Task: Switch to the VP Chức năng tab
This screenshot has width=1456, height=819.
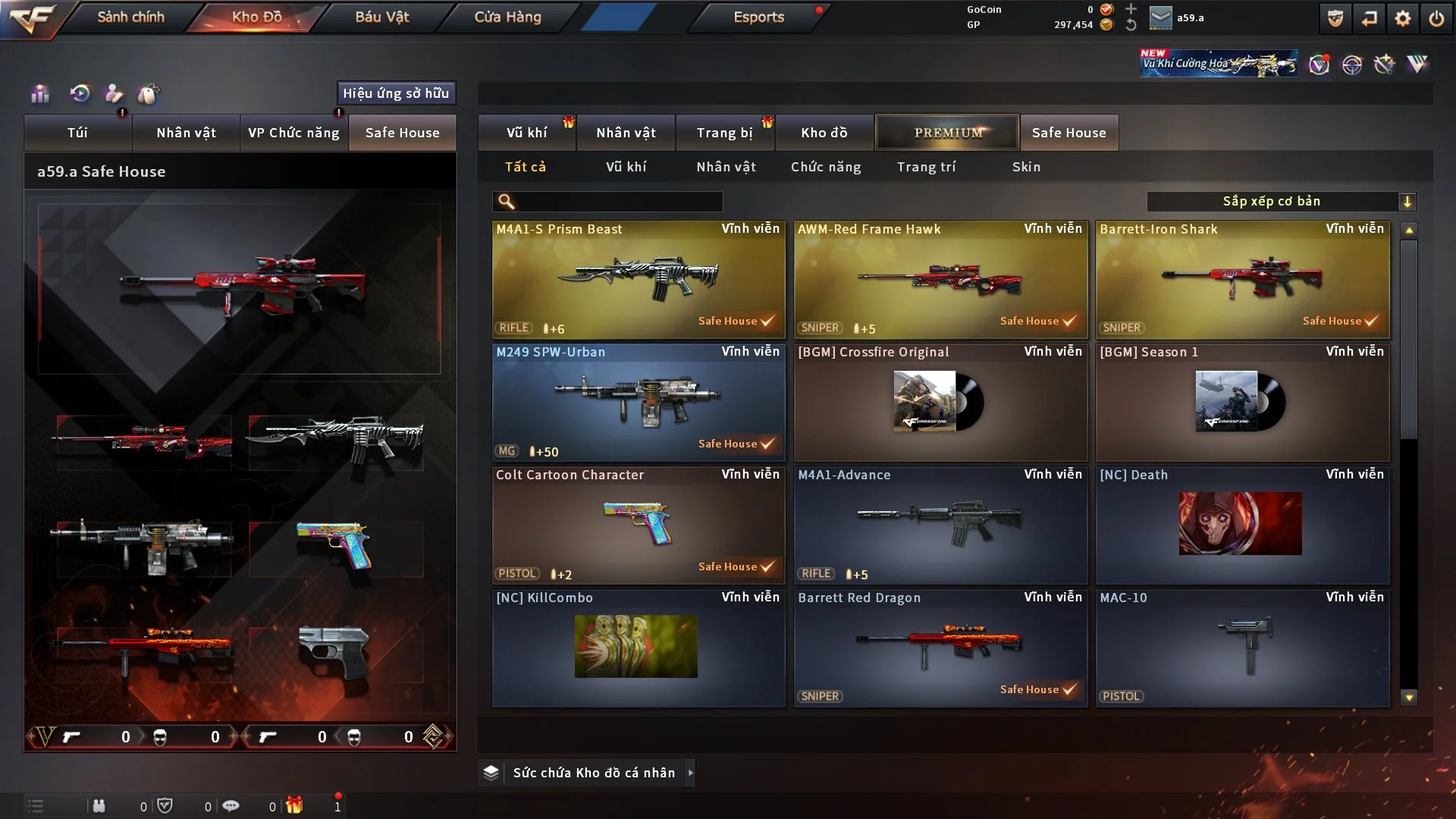Action: (x=293, y=133)
